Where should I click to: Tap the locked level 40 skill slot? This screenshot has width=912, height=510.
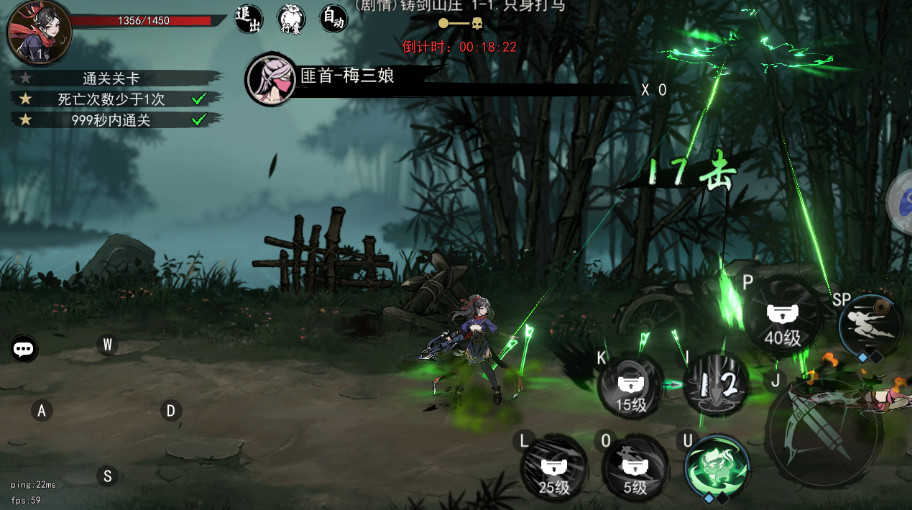click(783, 319)
